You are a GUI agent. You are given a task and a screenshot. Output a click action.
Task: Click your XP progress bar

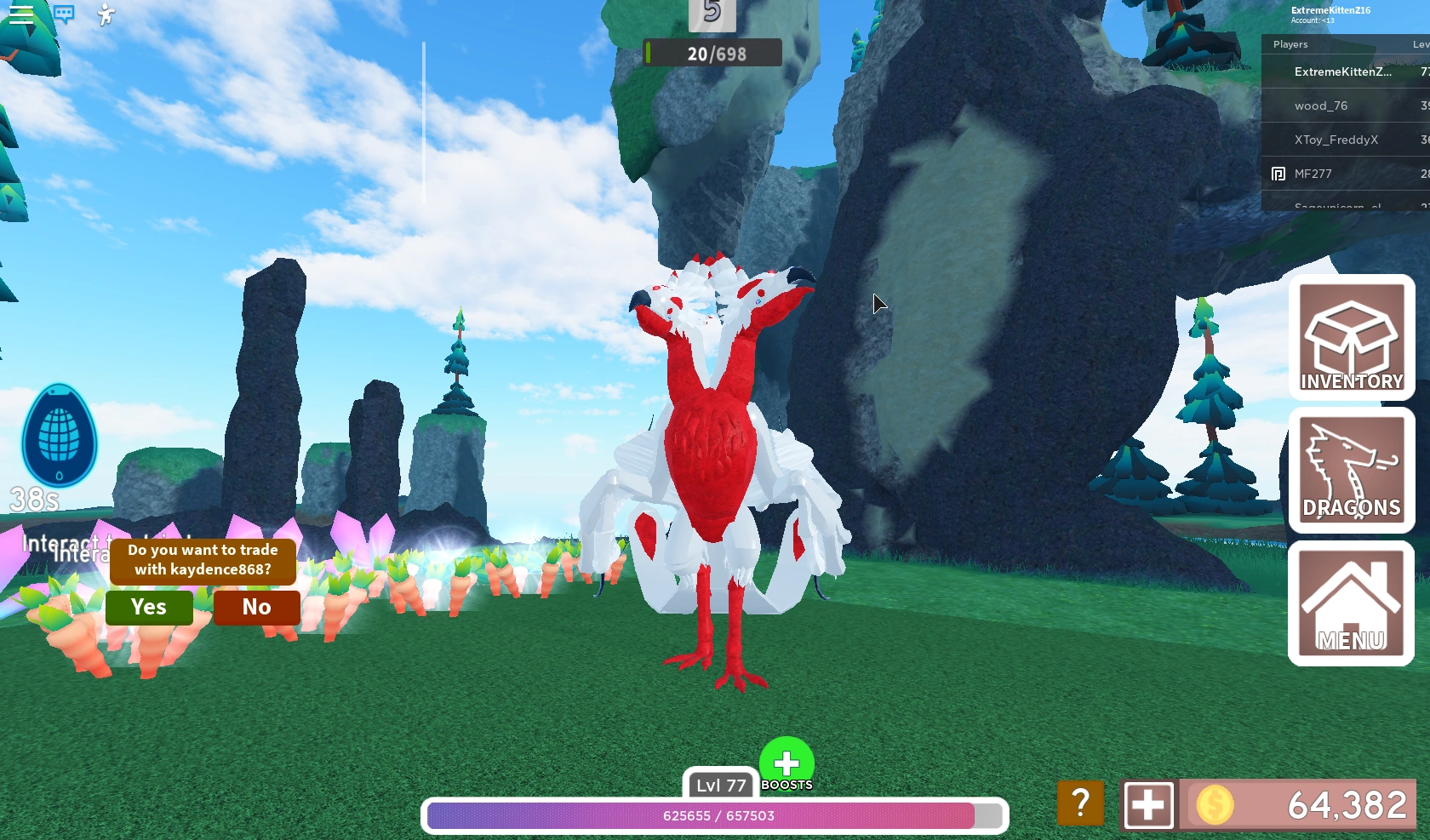click(x=715, y=816)
